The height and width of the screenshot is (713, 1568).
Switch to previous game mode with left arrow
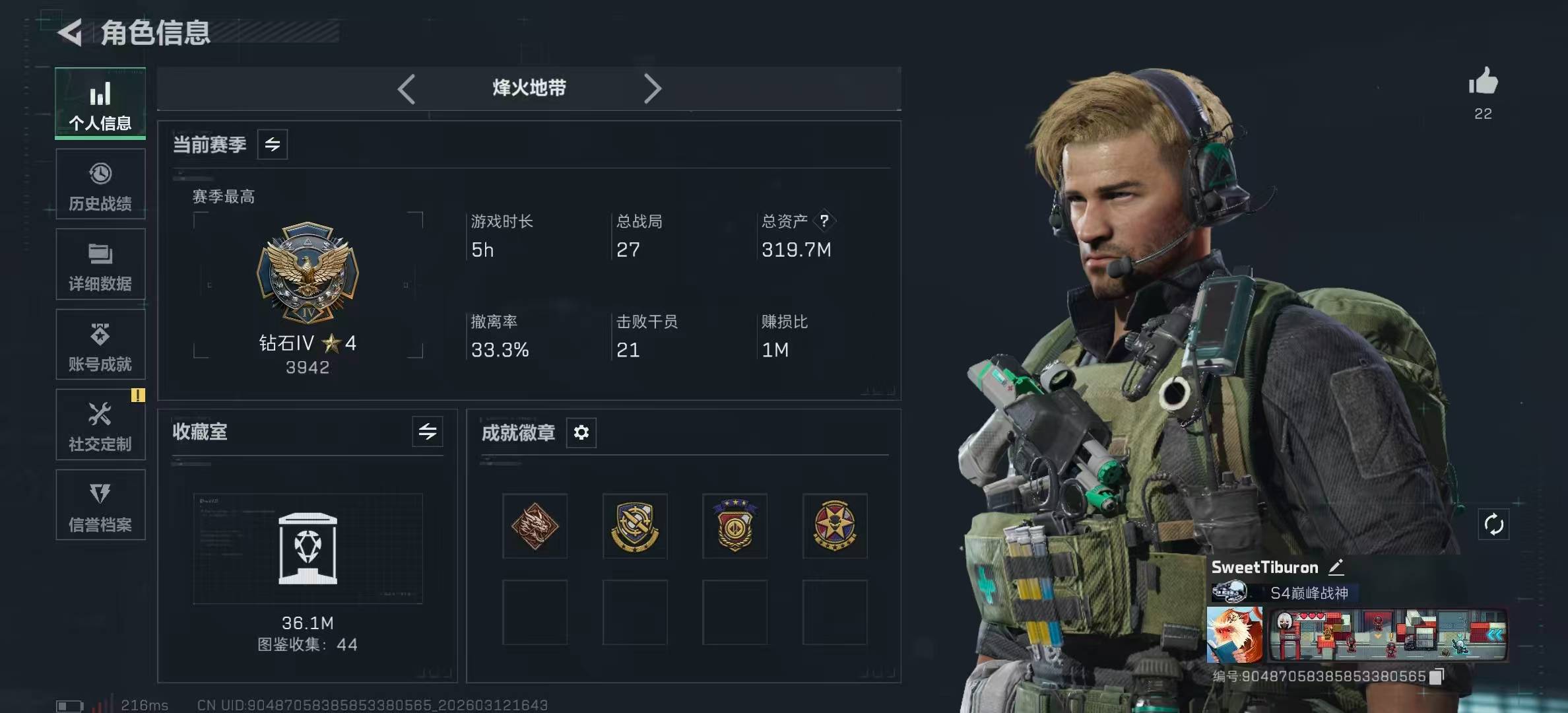pyautogui.click(x=407, y=88)
